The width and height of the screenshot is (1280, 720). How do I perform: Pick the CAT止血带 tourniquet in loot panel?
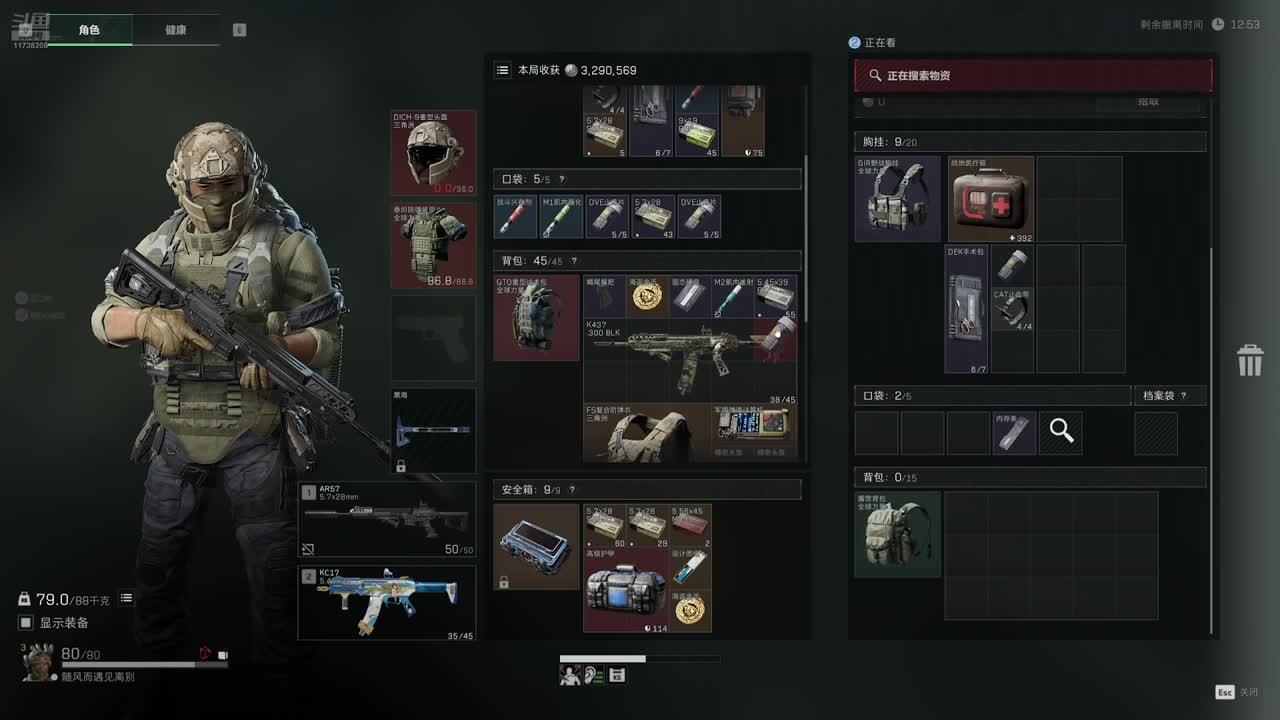[1012, 310]
